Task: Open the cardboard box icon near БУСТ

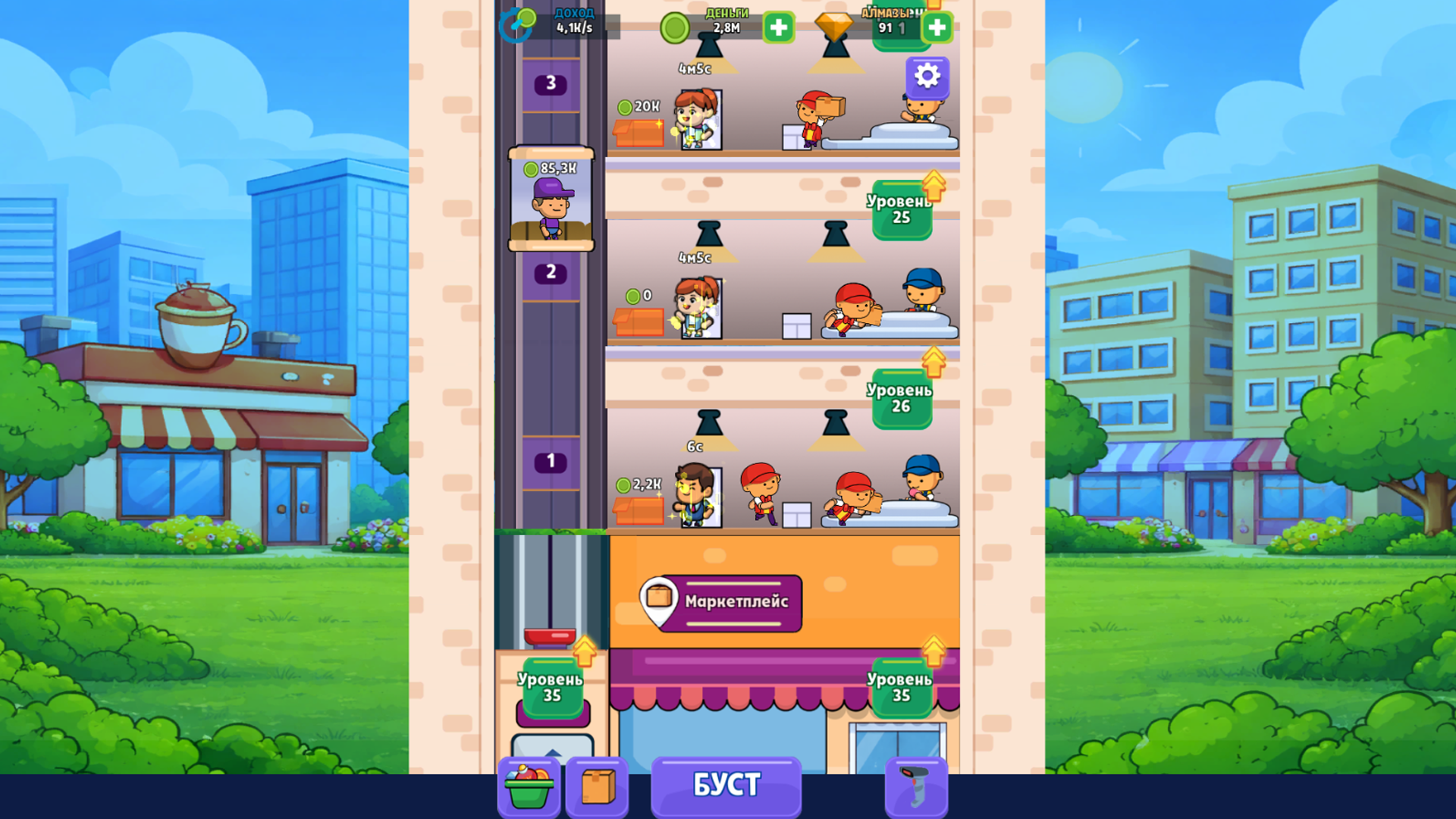Action: pyautogui.click(x=597, y=786)
